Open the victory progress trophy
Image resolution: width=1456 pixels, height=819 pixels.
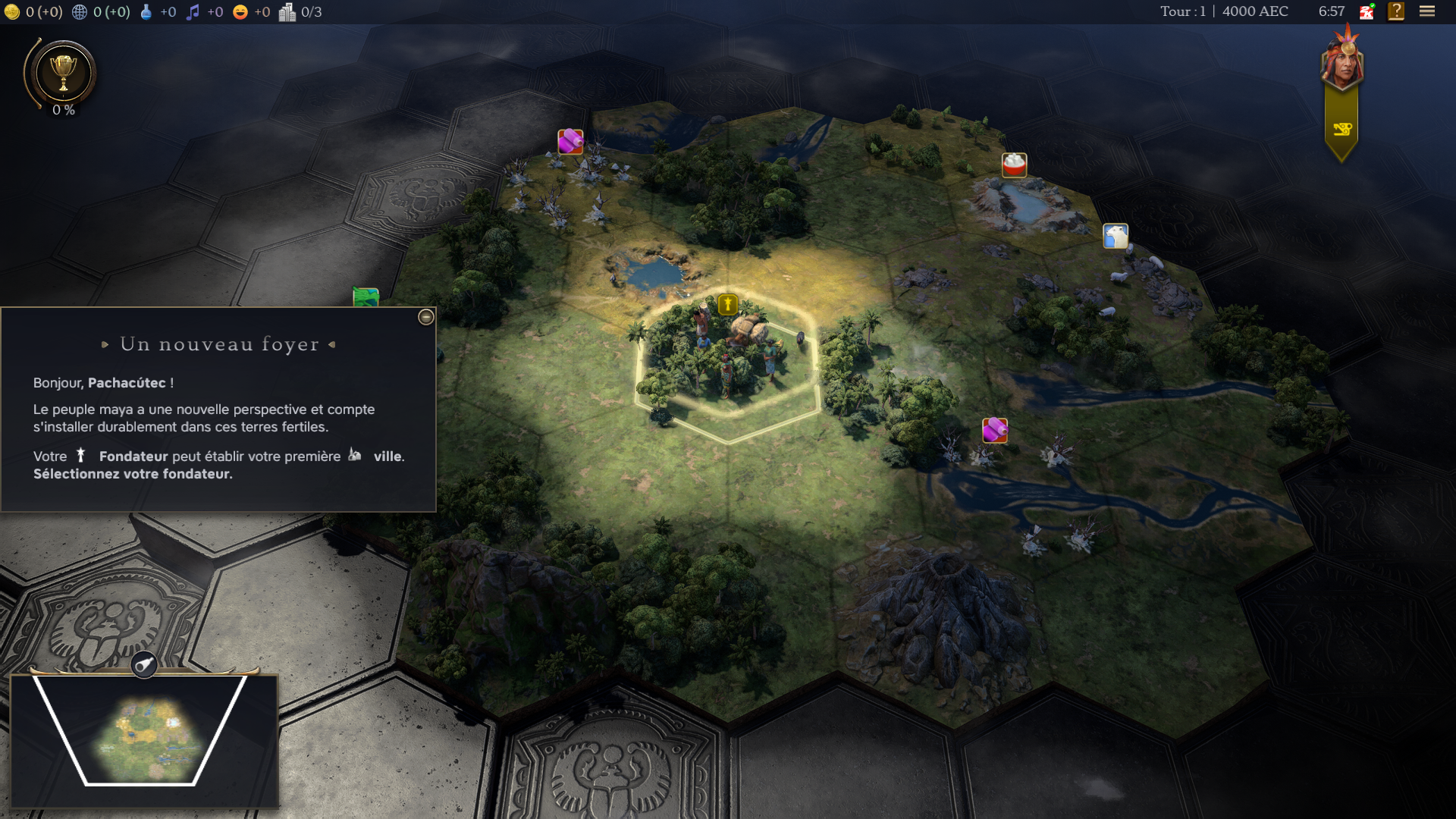point(63,74)
